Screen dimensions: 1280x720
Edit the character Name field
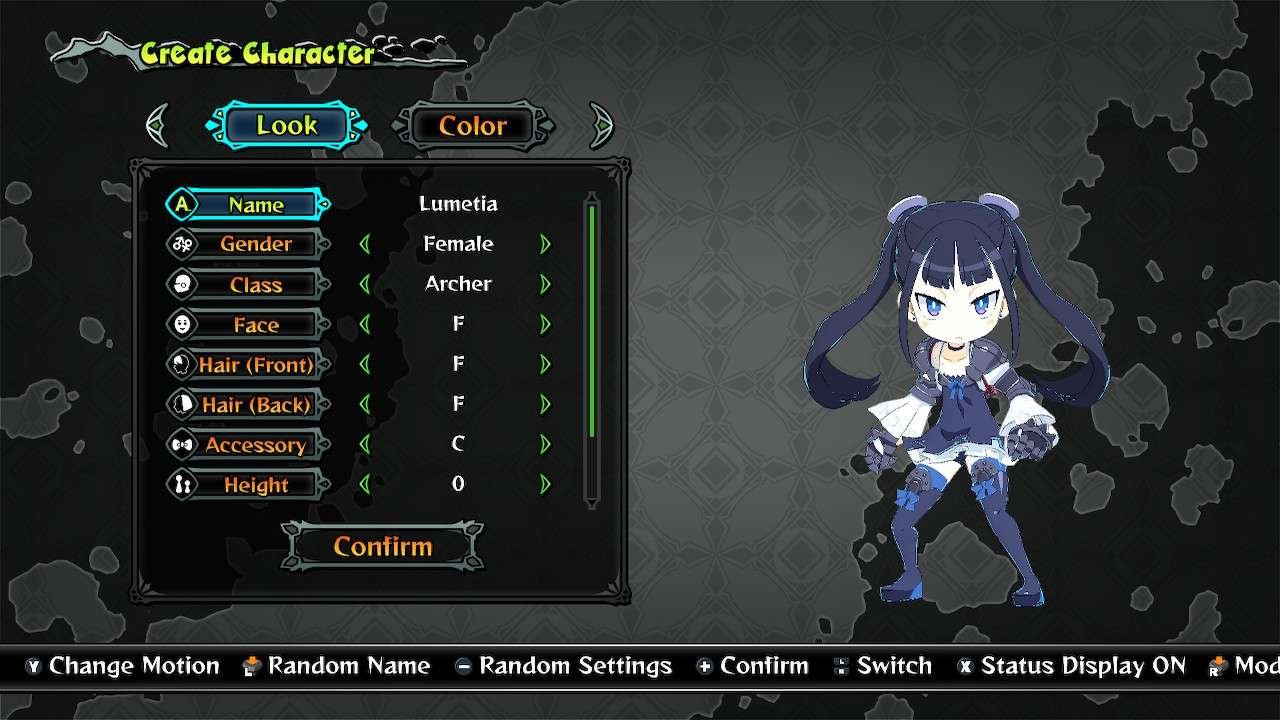coord(255,204)
